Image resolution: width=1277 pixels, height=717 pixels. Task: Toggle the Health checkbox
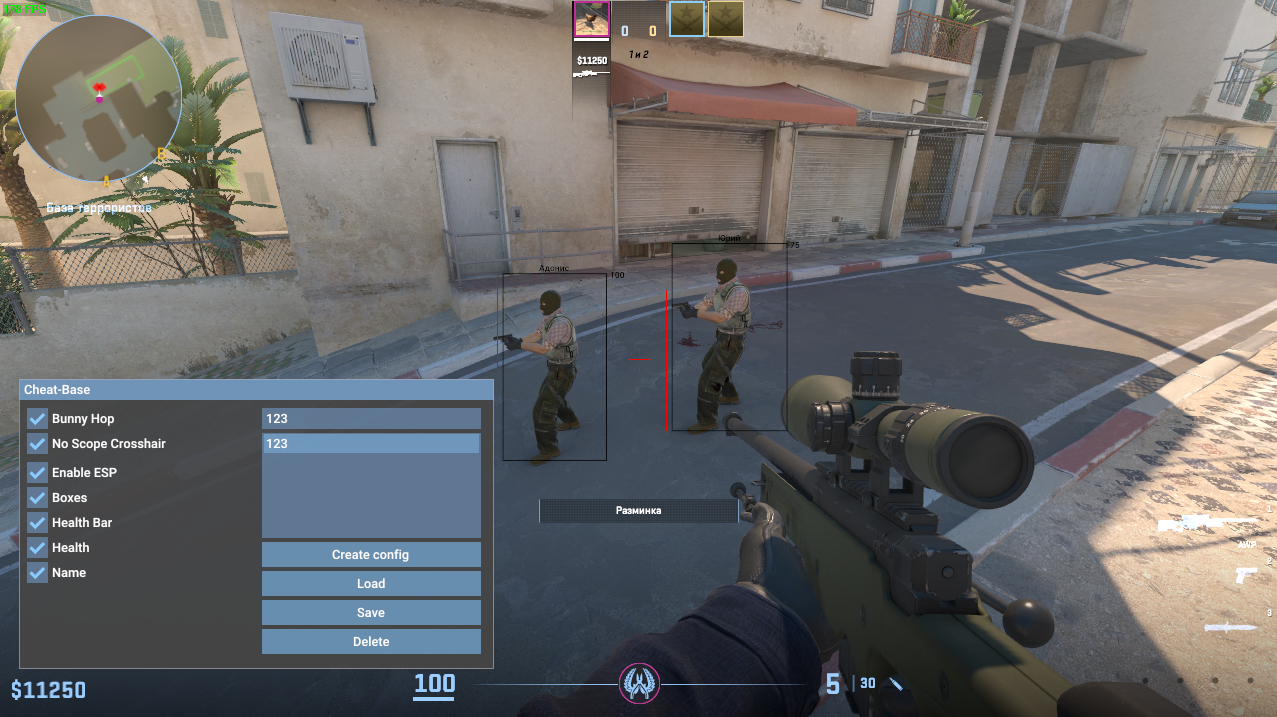point(37,548)
